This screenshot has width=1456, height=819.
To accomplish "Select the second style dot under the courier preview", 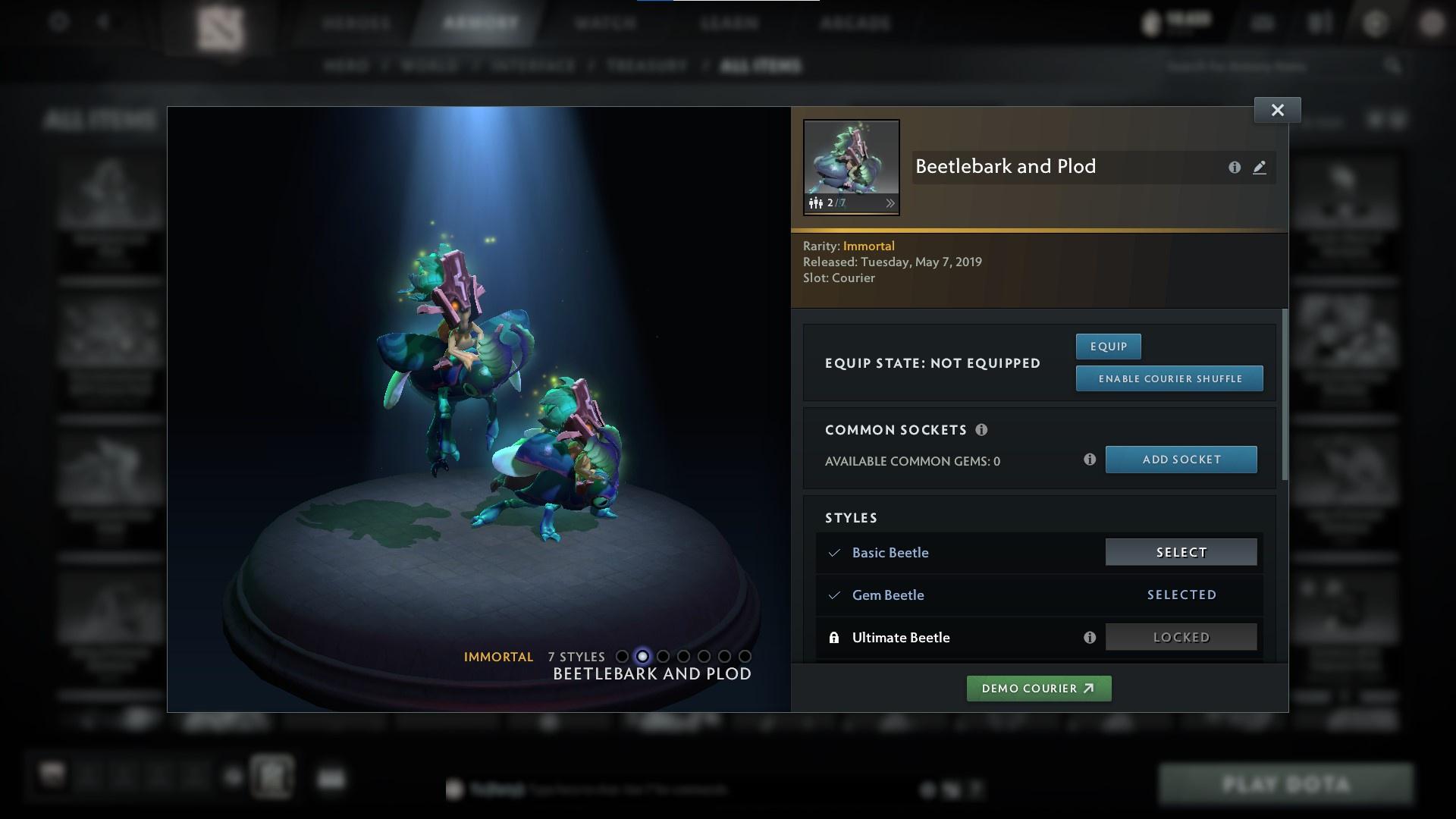I will 643,657.
